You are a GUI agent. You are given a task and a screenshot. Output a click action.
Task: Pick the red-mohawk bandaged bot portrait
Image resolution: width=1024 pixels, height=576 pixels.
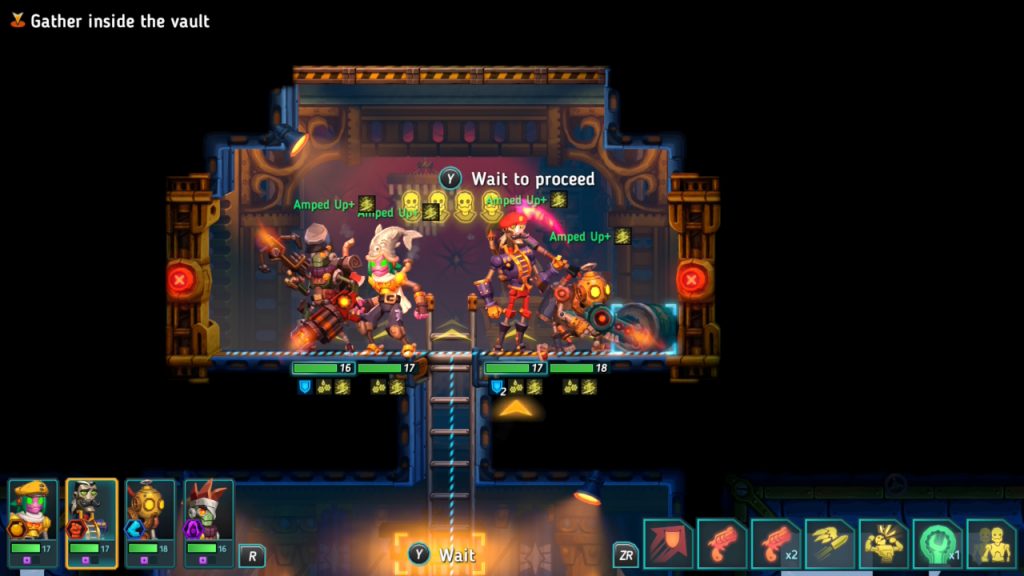tap(209, 510)
